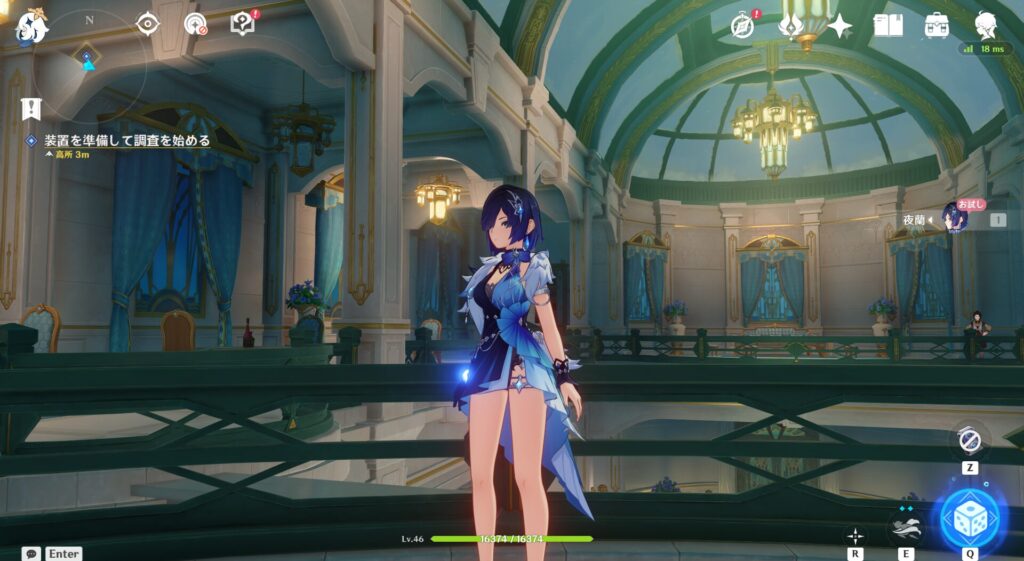Select the tracked quest 装置を準備して調査を始める
Image resolution: width=1024 pixels, height=561 pixels.
[x=127, y=141]
